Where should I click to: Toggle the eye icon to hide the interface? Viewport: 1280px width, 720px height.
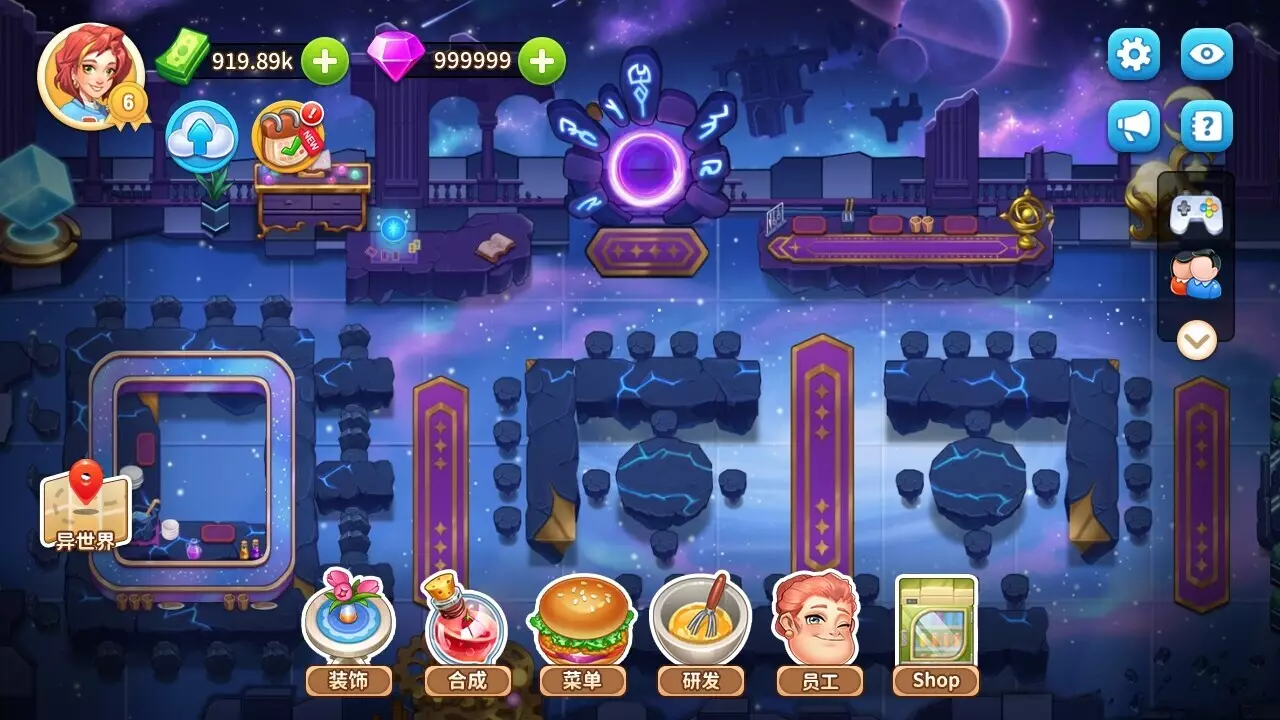pos(1207,54)
